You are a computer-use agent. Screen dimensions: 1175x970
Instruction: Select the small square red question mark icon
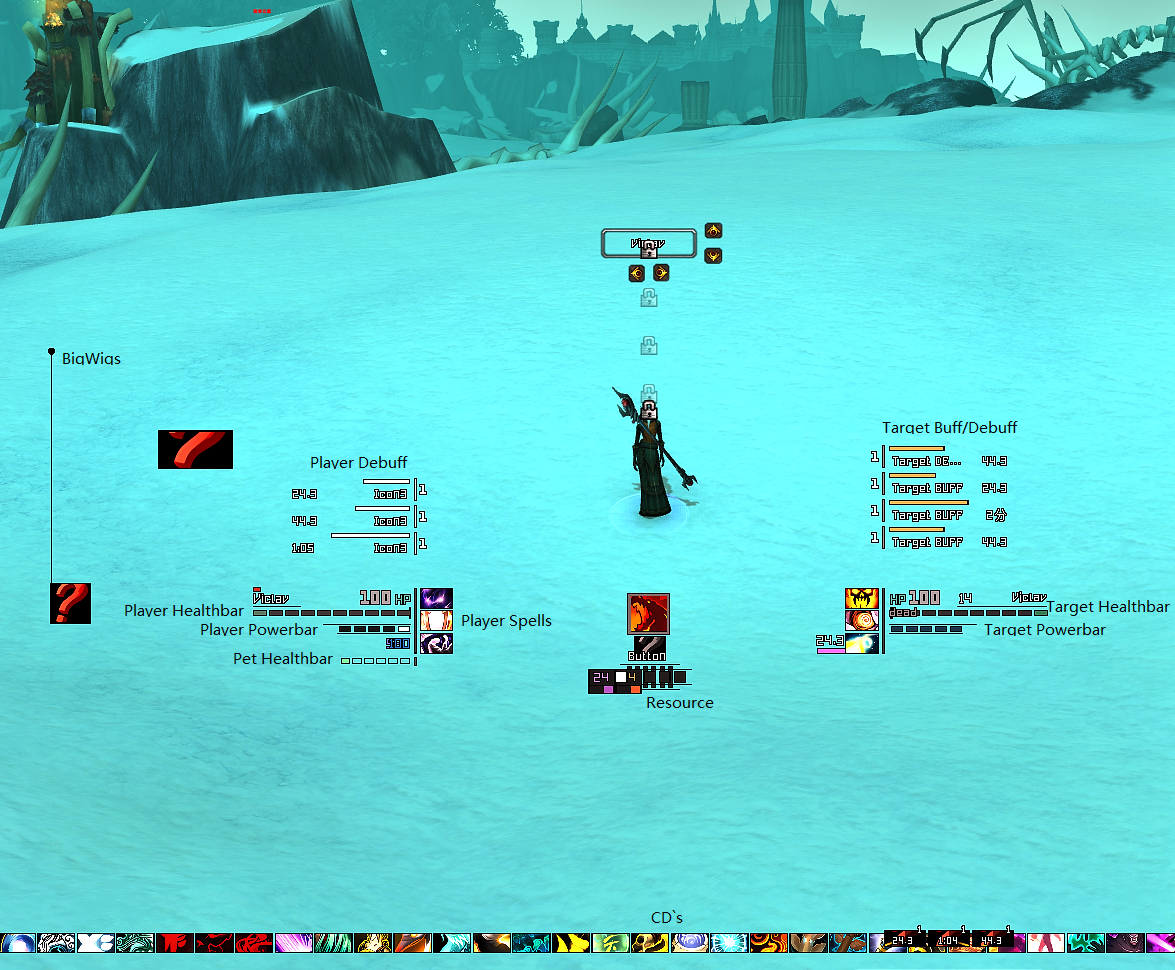70,603
